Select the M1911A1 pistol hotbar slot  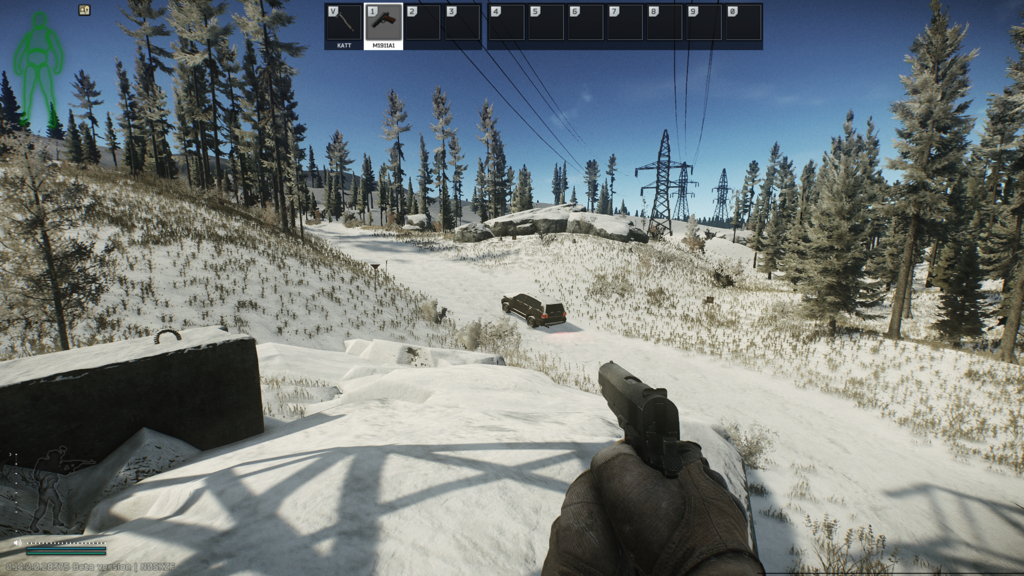[383, 26]
